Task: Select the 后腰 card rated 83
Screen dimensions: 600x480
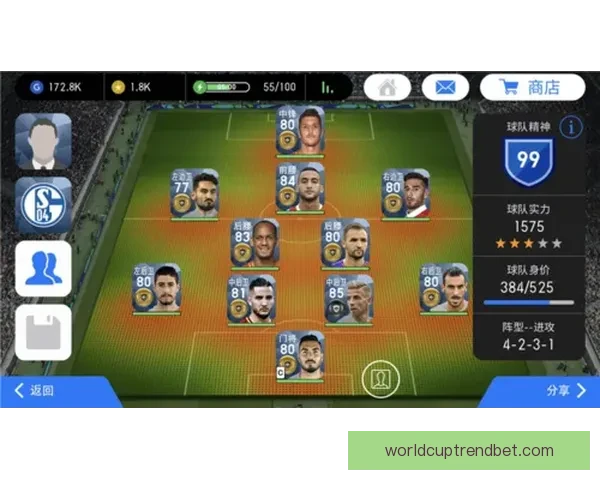Action: click(255, 244)
